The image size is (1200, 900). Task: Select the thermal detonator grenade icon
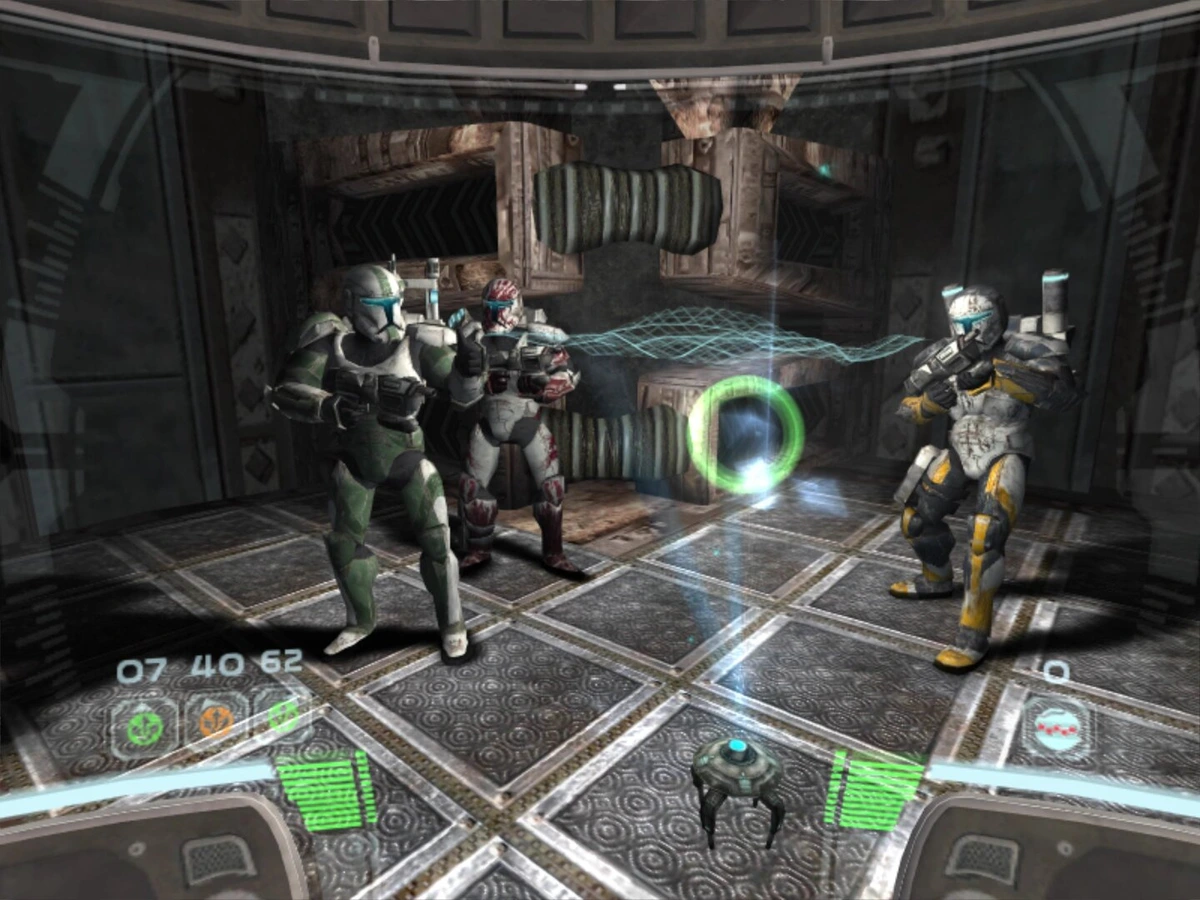1055,727
